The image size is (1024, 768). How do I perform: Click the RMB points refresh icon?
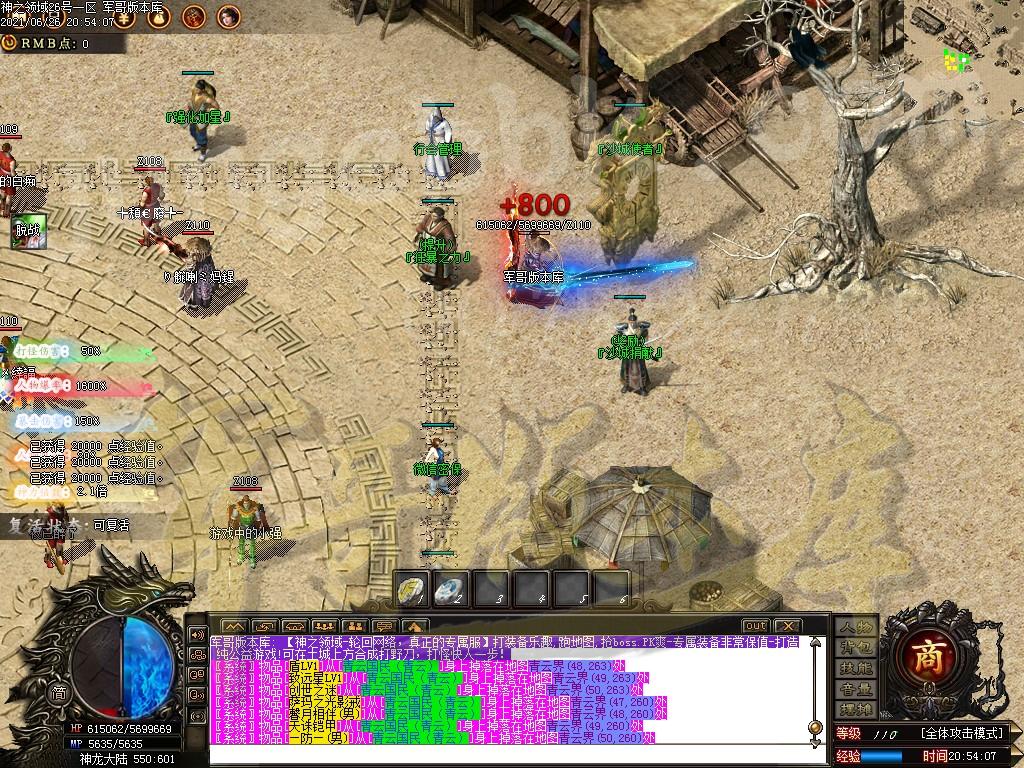point(9,43)
